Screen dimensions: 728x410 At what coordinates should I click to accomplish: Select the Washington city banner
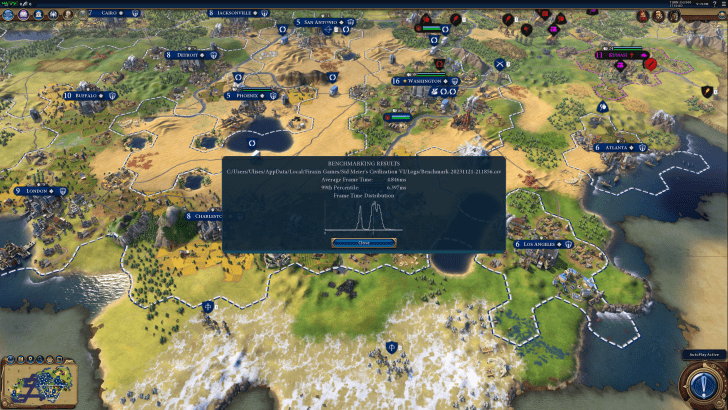pos(426,81)
